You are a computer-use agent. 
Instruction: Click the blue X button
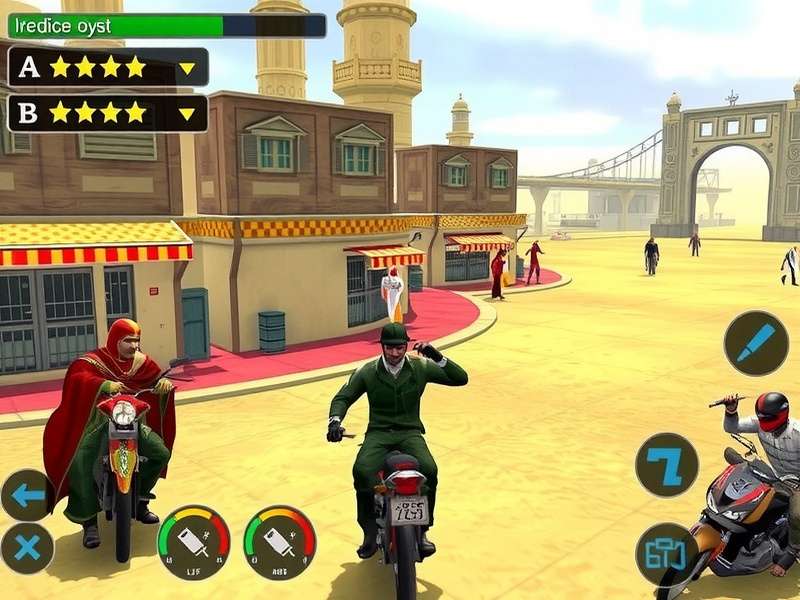tap(27, 547)
